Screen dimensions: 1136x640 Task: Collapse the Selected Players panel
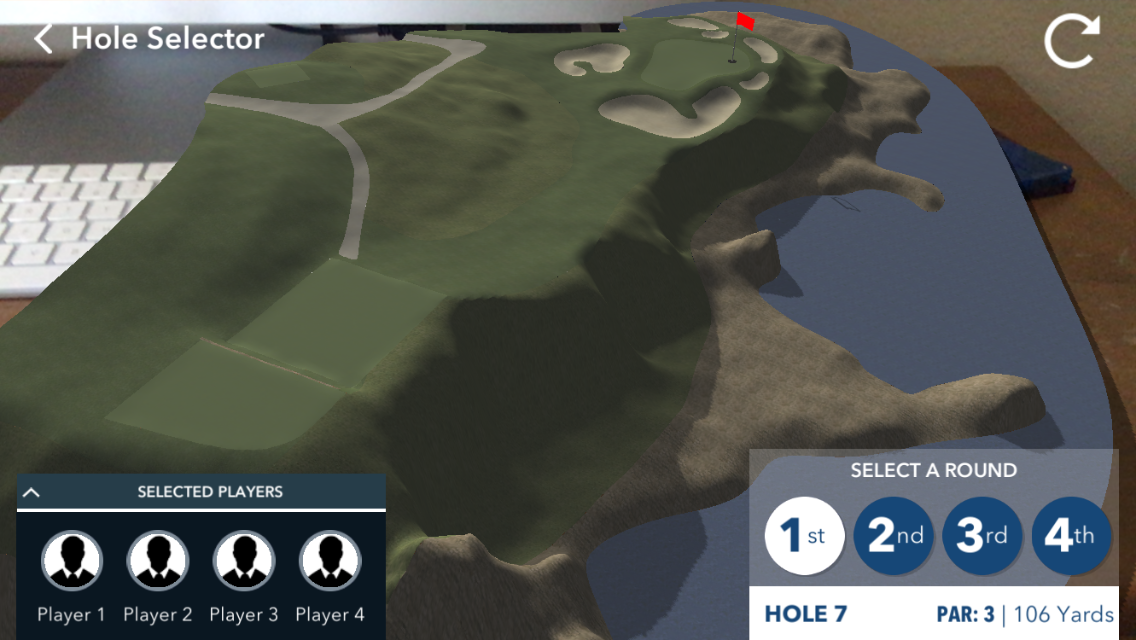31,492
